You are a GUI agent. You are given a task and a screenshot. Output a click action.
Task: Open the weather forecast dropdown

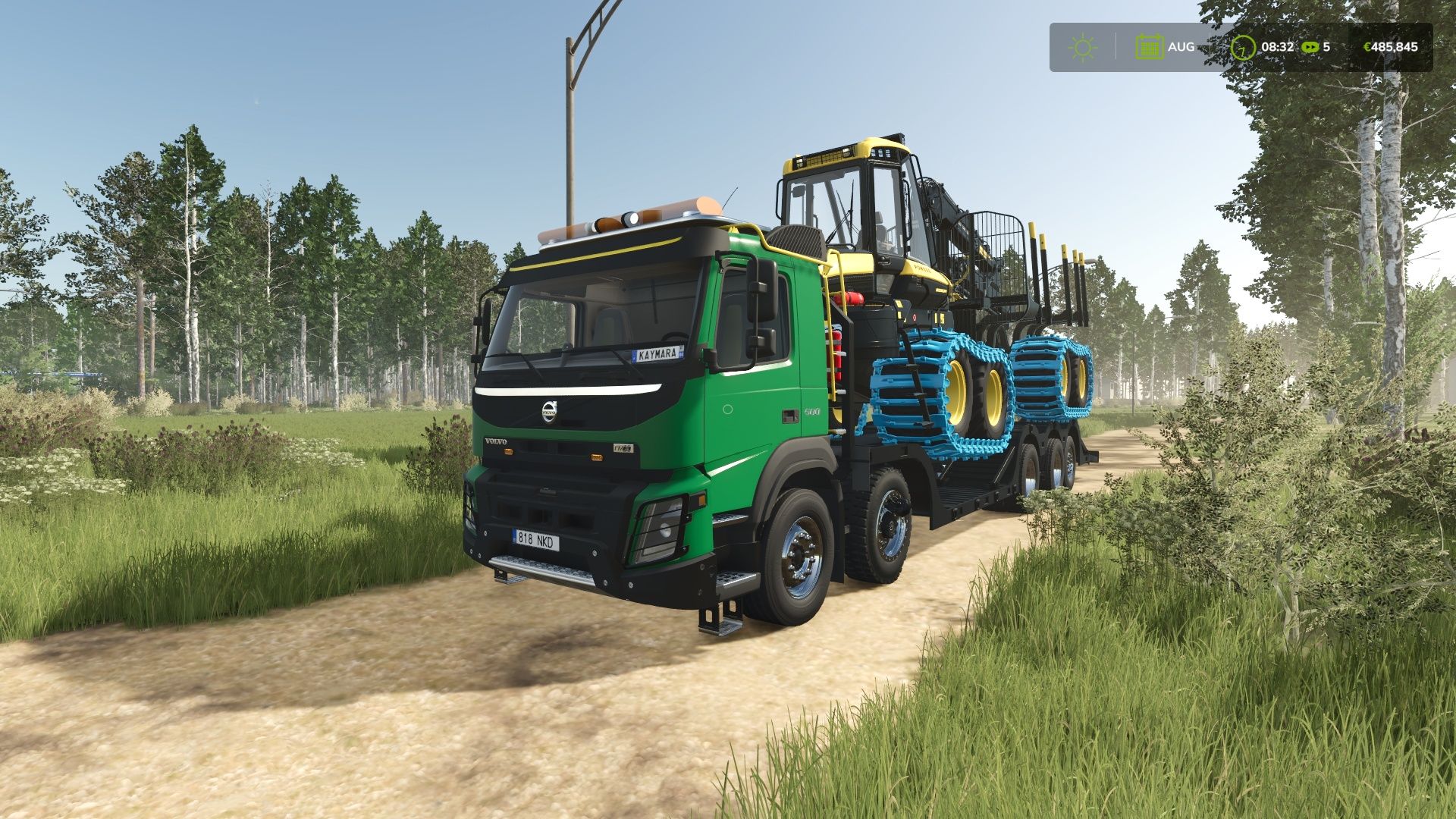coord(1083,46)
